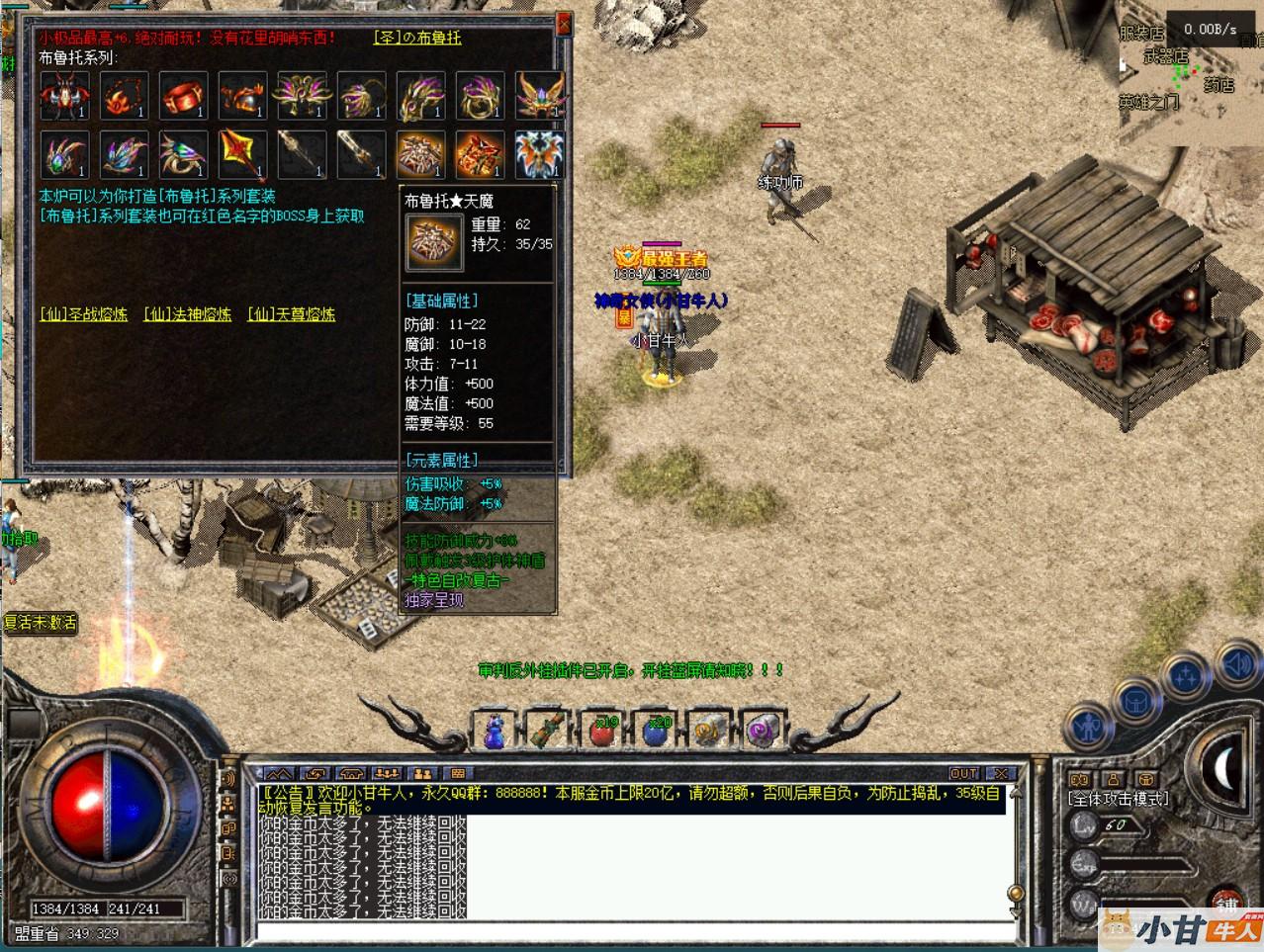1264x952 pixels.
Task: Close the 布鲁托 forge window
Action: pyautogui.click(x=564, y=23)
